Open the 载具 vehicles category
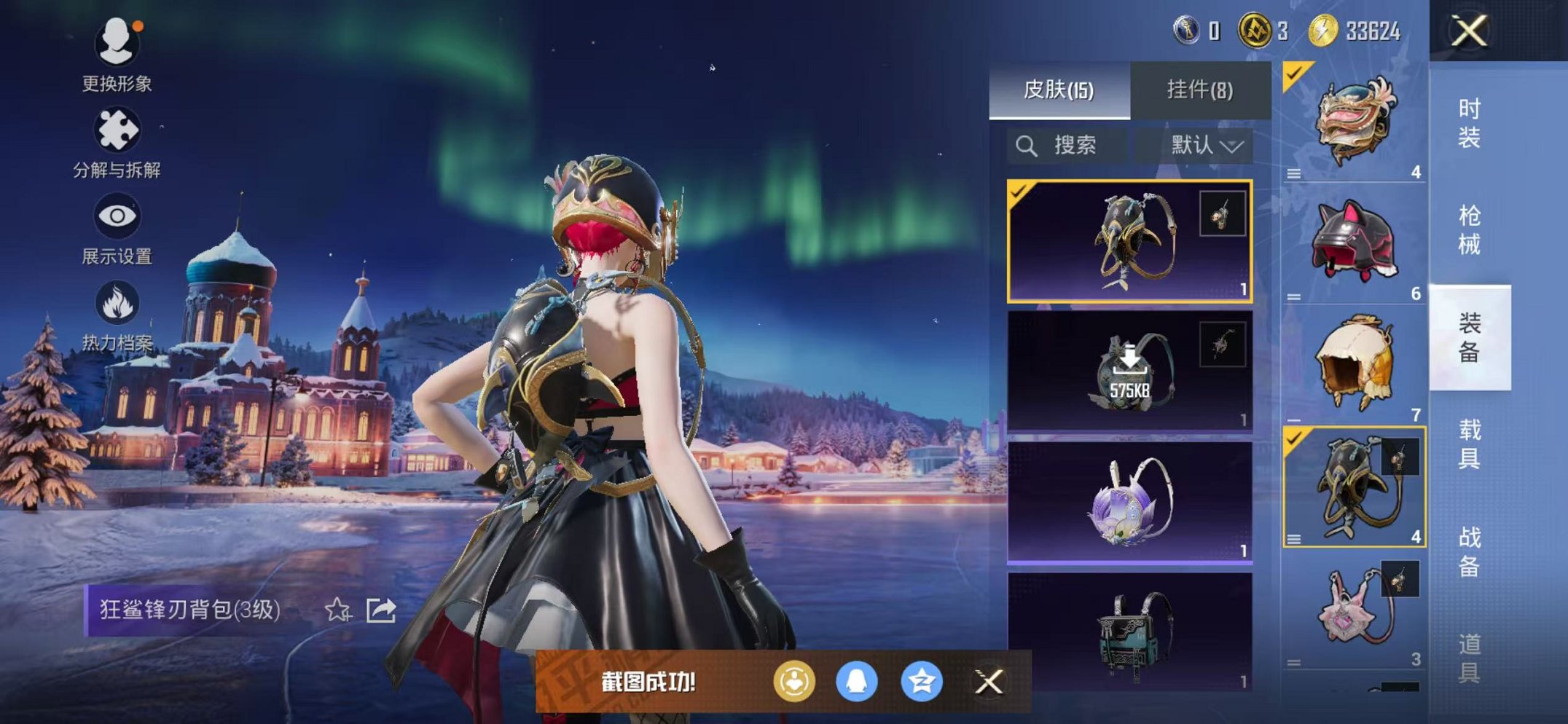This screenshot has height=724, width=1568. click(1469, 444)
